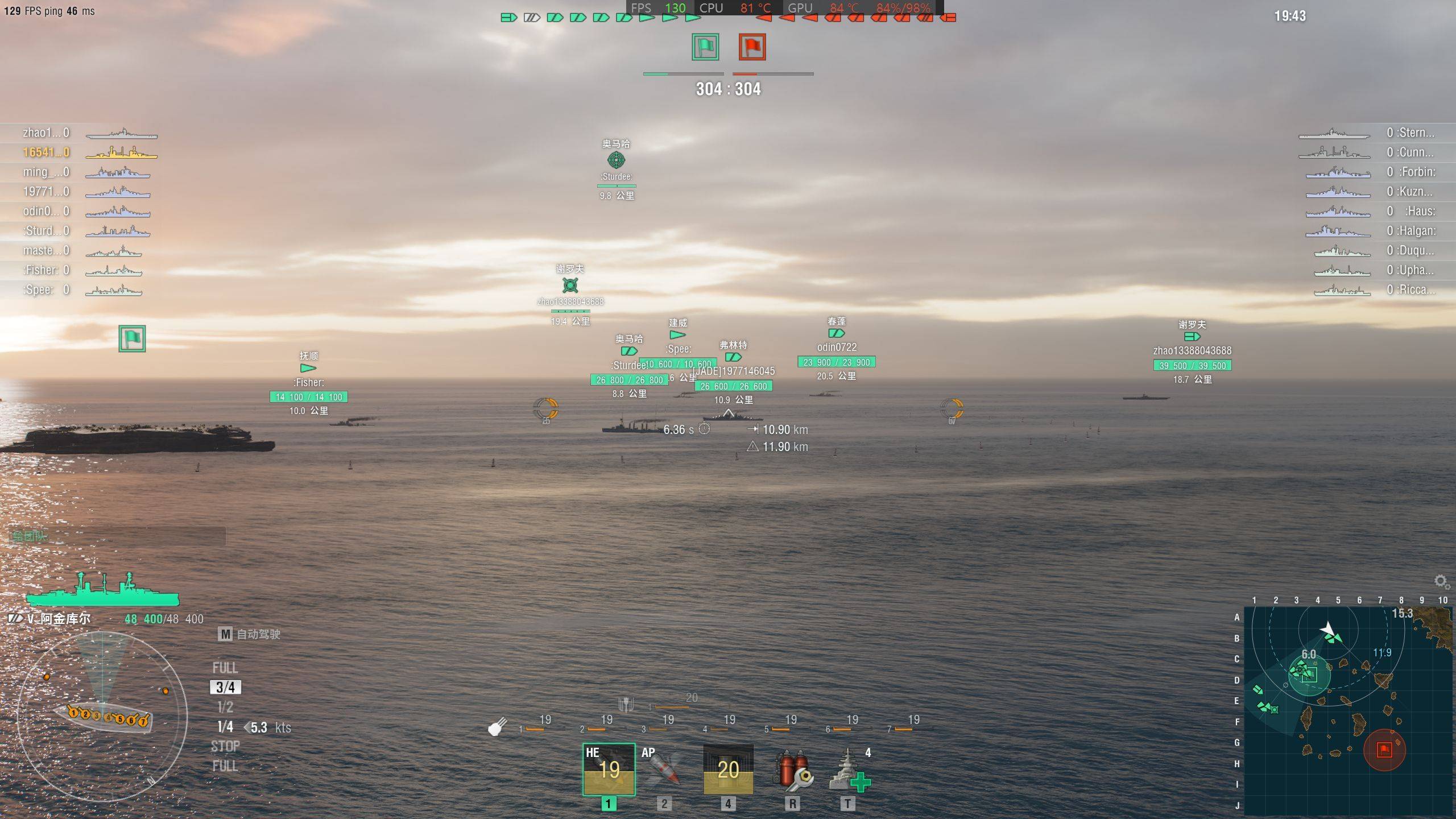The image size is (1456, 819).
Task: Open the minimap settings gear
Action: pyautogui.click(x=1440, y=581)
